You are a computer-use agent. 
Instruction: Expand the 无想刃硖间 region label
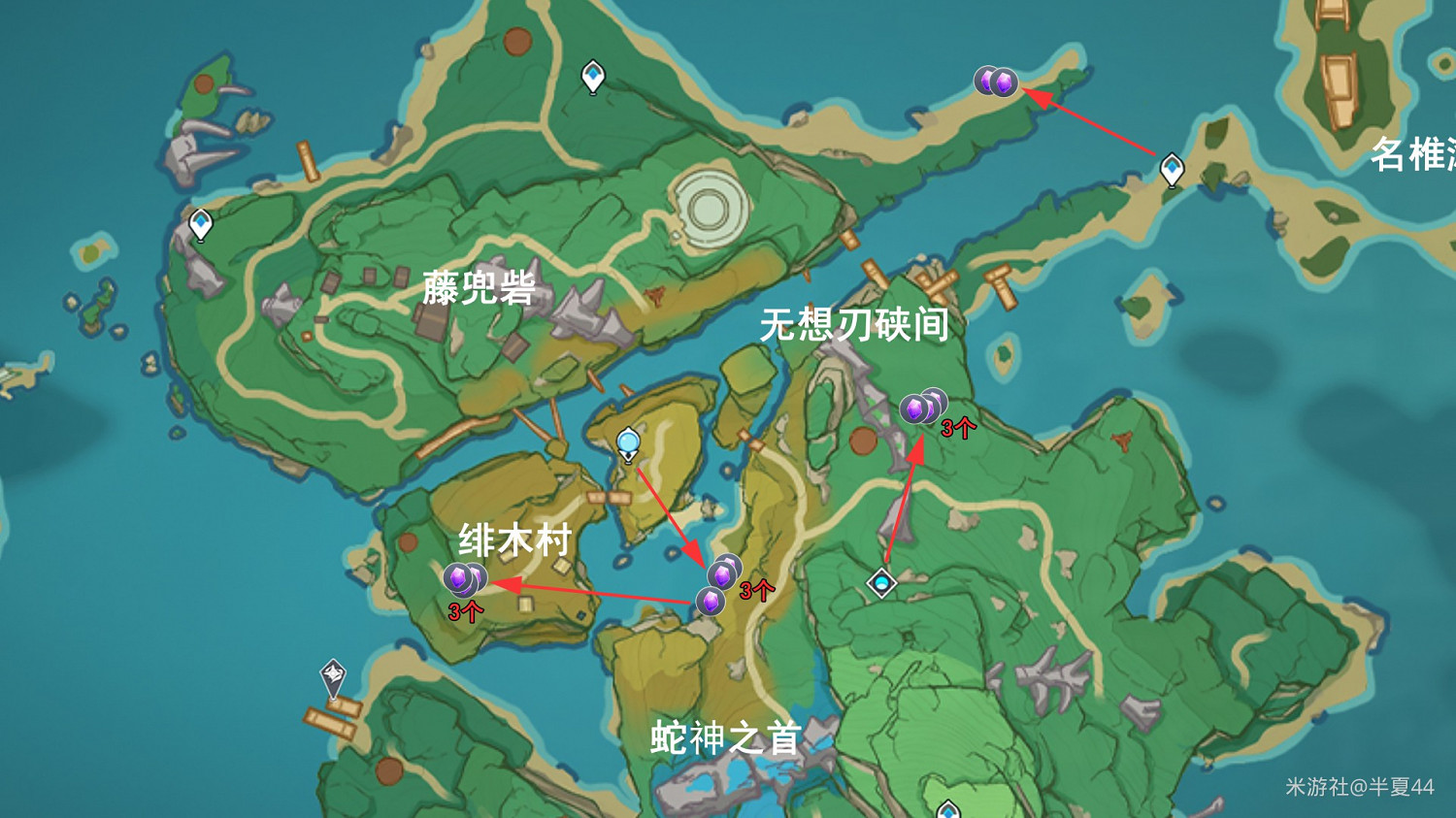click(855, 327)
